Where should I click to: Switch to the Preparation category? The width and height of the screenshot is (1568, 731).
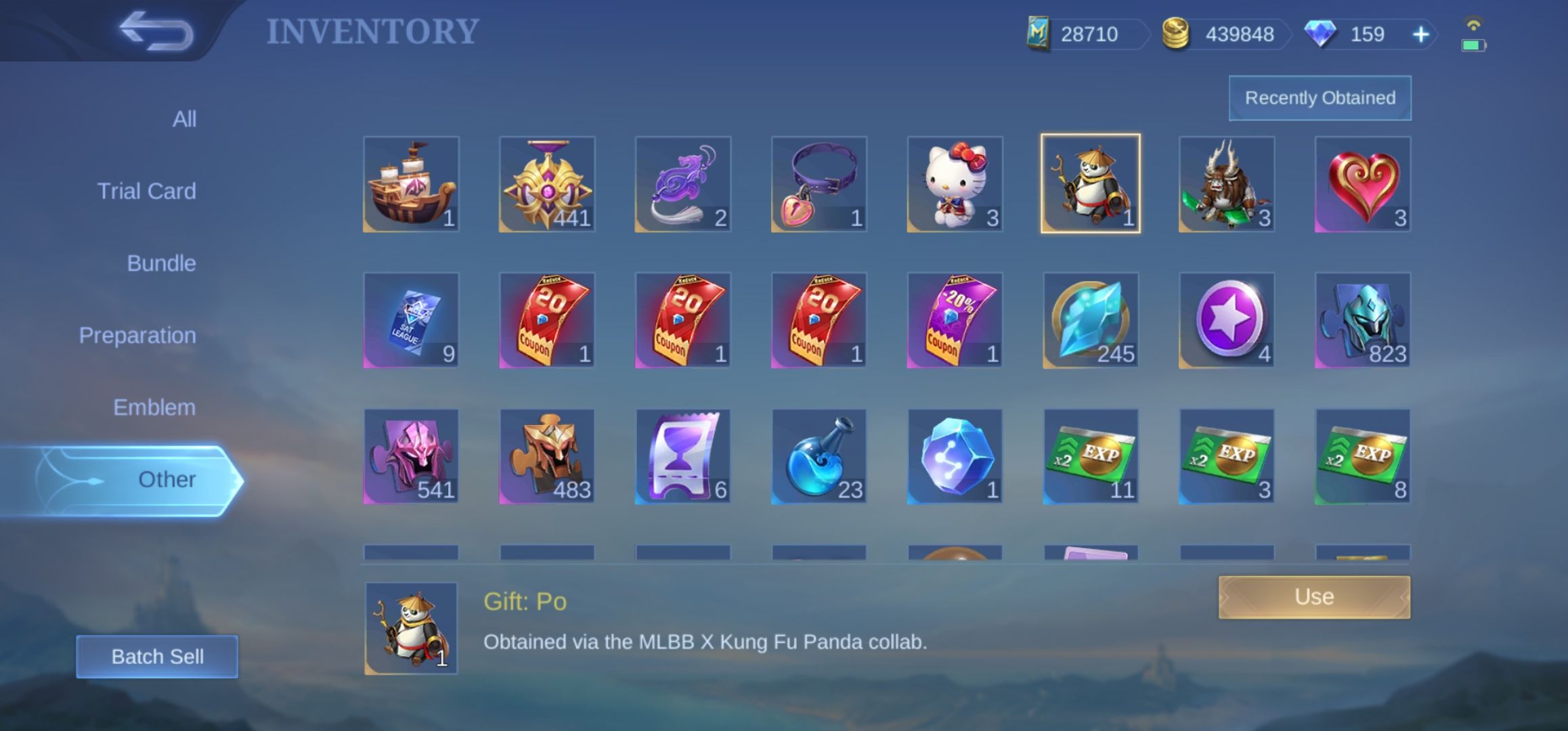coord(137,334)
